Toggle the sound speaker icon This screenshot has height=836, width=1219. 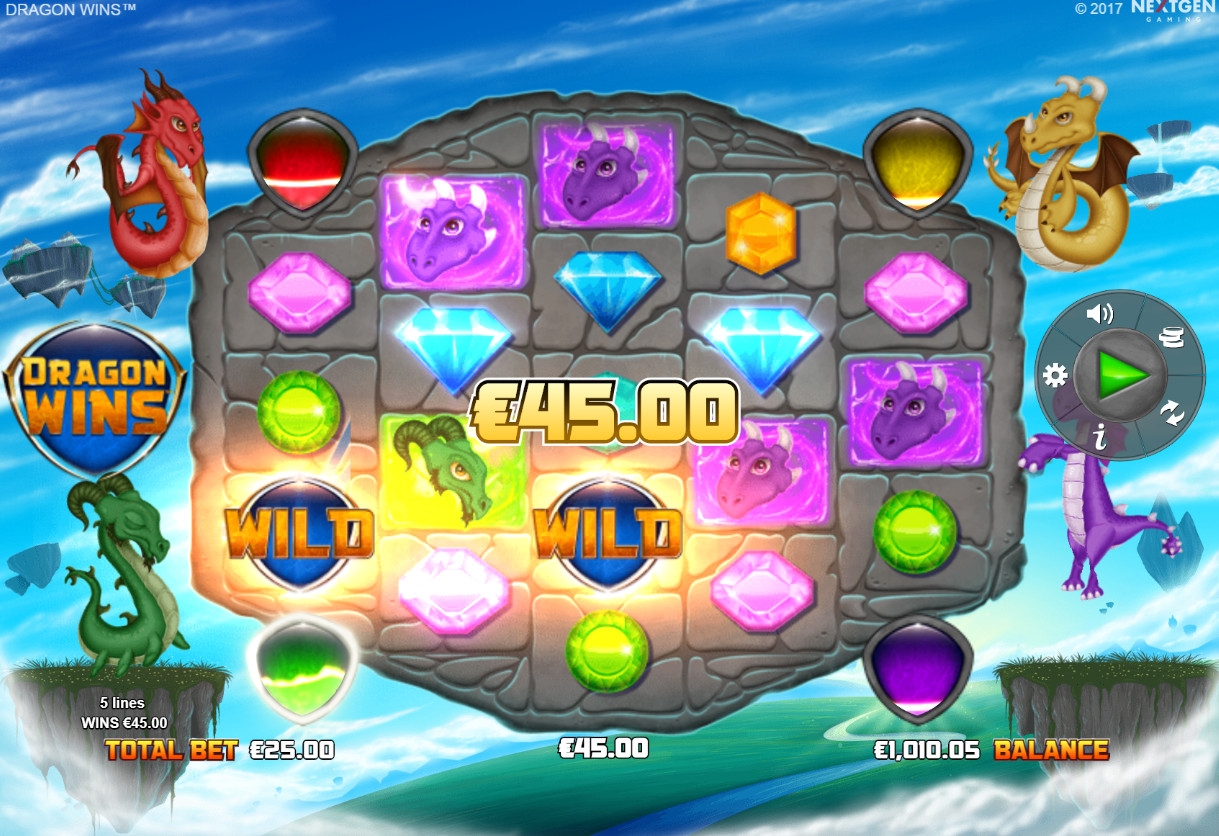[x=1099, y=314]
